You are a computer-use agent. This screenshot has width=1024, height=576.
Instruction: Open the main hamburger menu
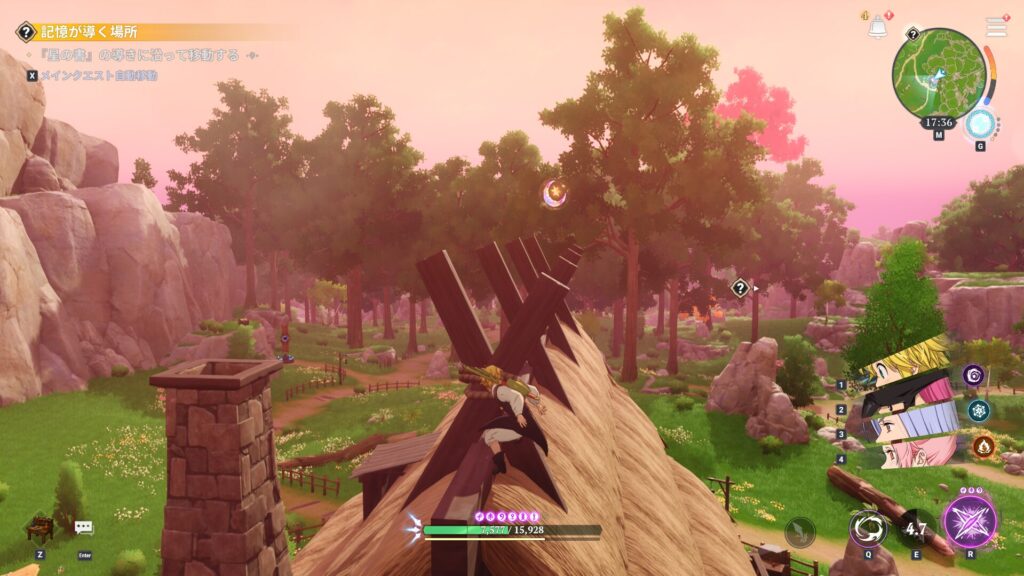[996, 27]
